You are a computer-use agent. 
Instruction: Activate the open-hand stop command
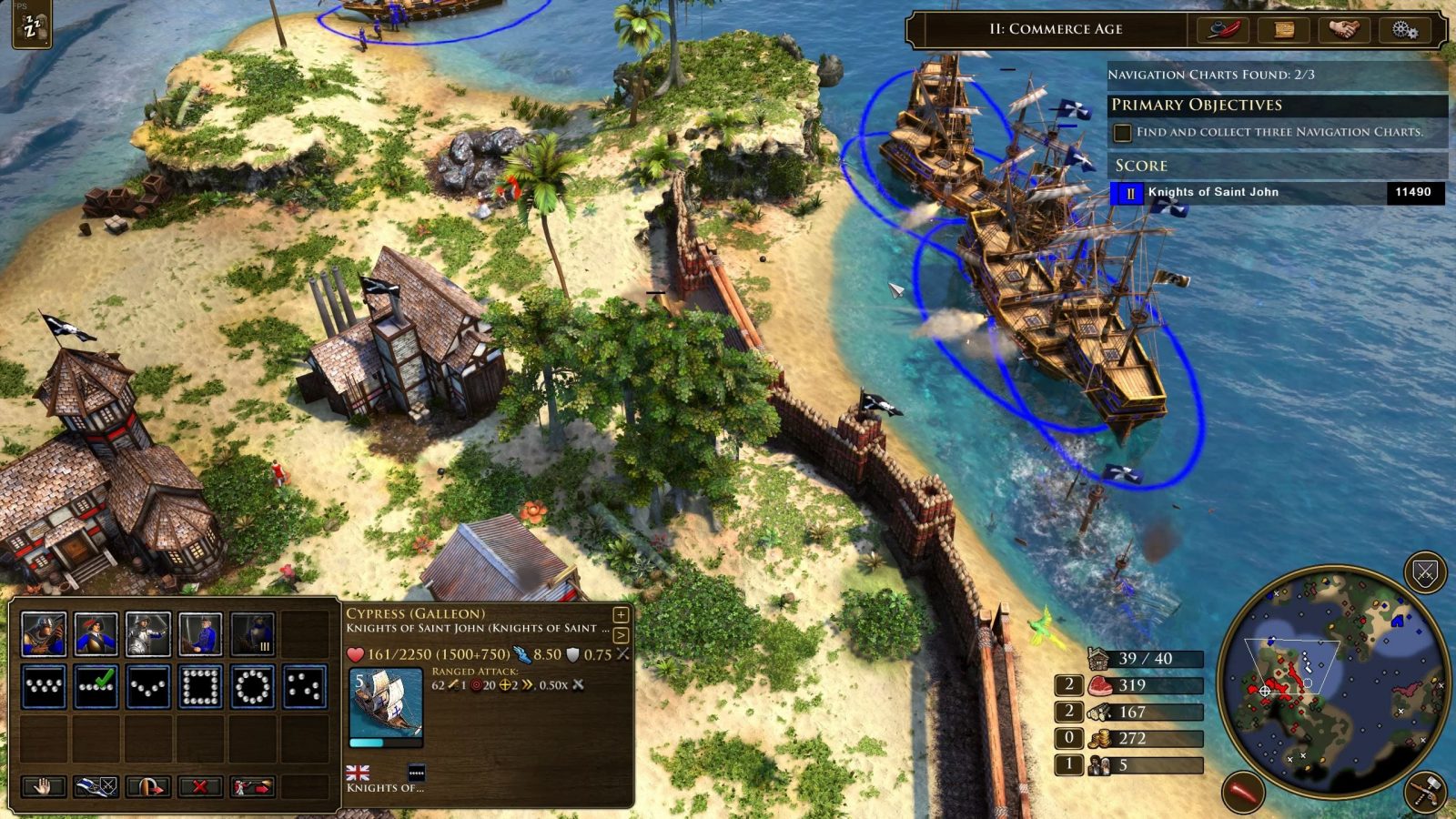(x=45, y=785)
